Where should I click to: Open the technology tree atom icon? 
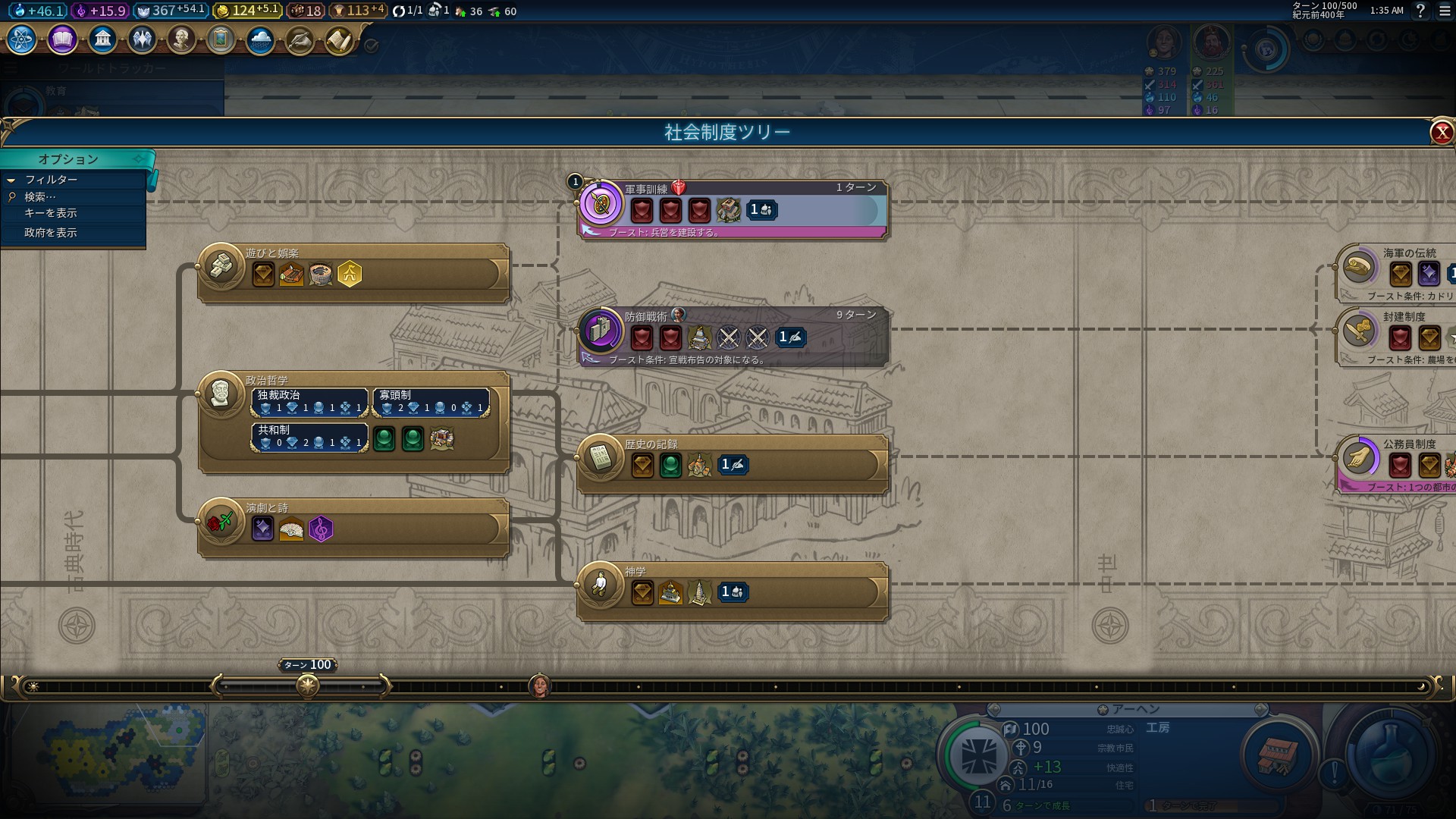click(x=22, y=39)
